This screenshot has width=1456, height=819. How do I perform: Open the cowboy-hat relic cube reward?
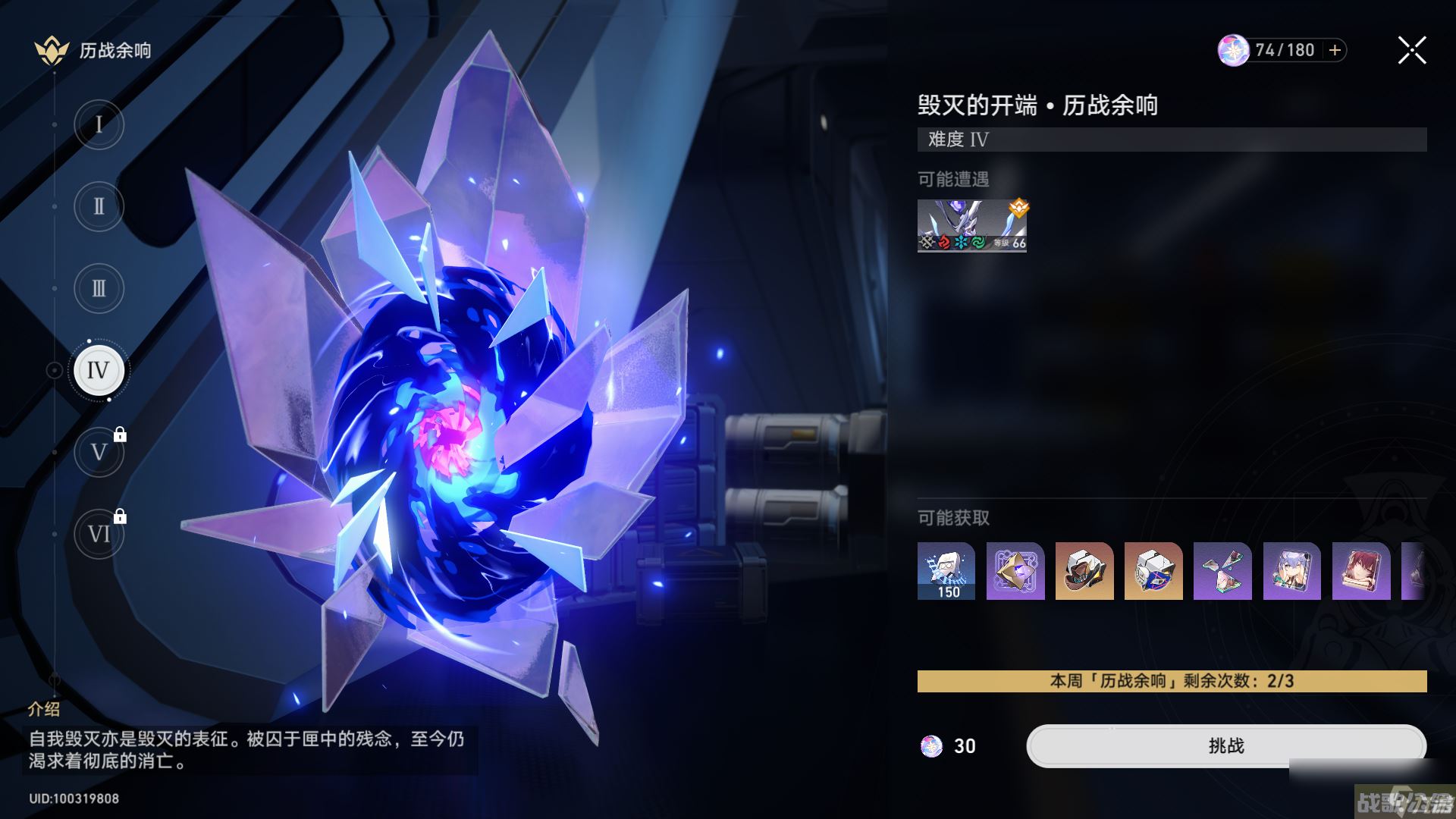1084,572
